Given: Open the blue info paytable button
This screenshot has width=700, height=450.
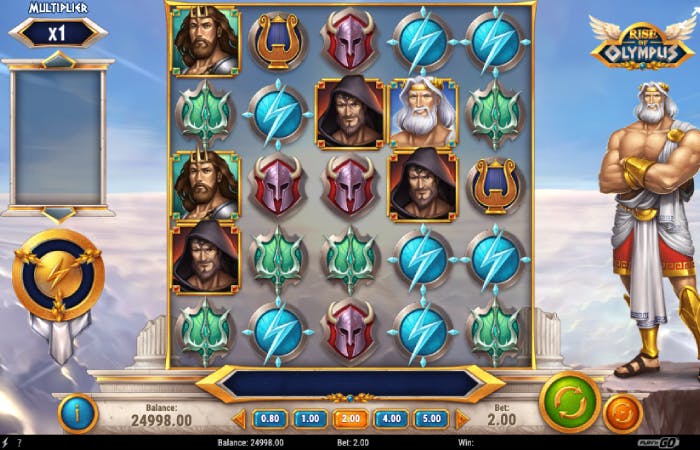Looking at the screenshot, I should tap(78, 413).
